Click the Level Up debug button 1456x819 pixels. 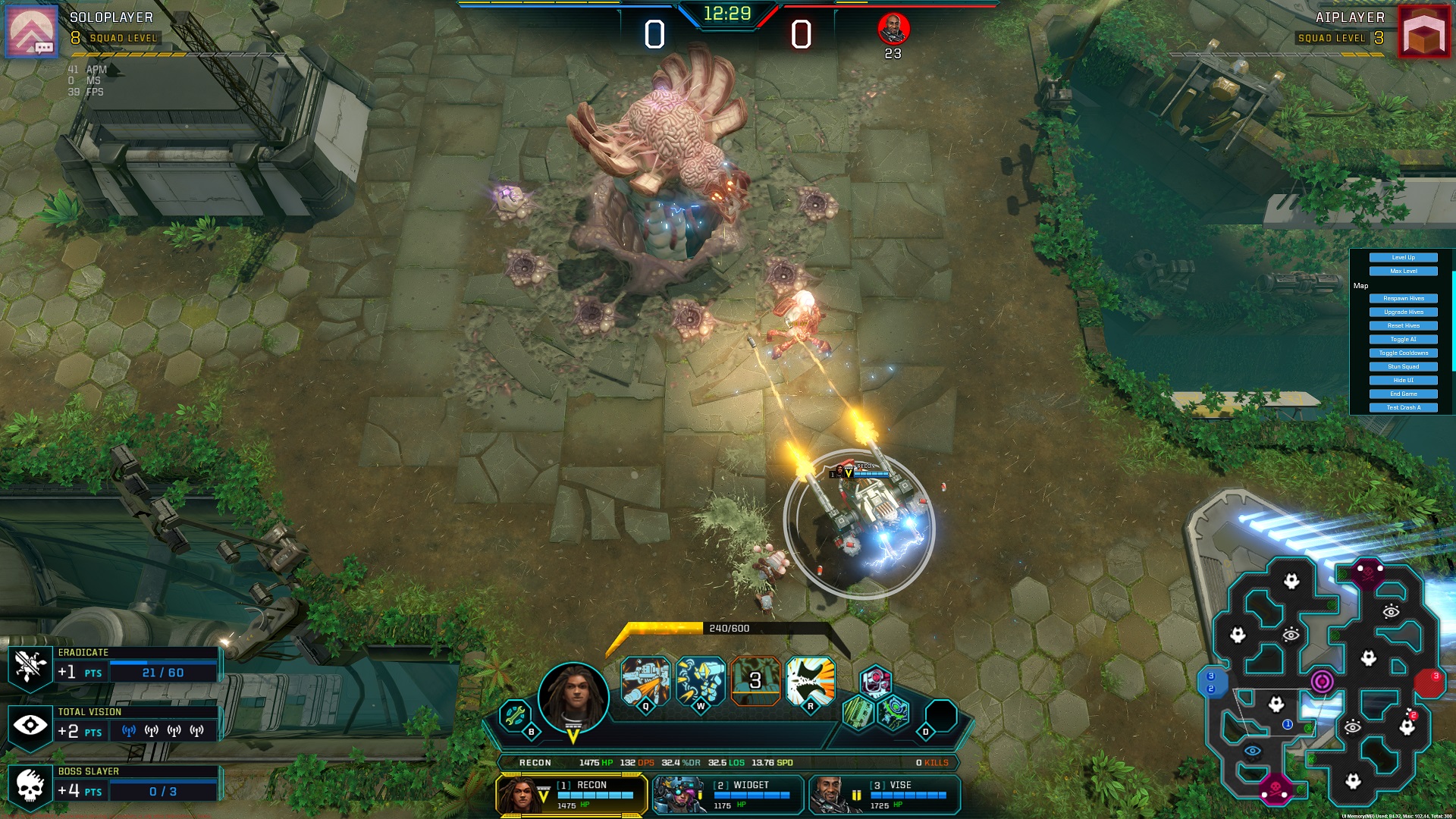[1403, 258]
